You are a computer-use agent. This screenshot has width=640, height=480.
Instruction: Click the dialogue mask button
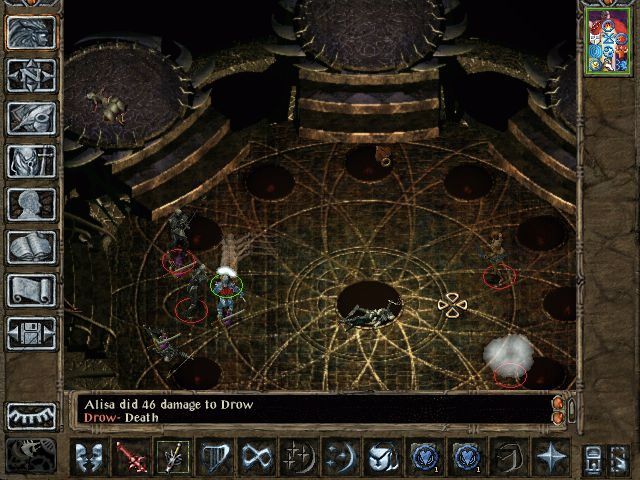click(89, 457)
